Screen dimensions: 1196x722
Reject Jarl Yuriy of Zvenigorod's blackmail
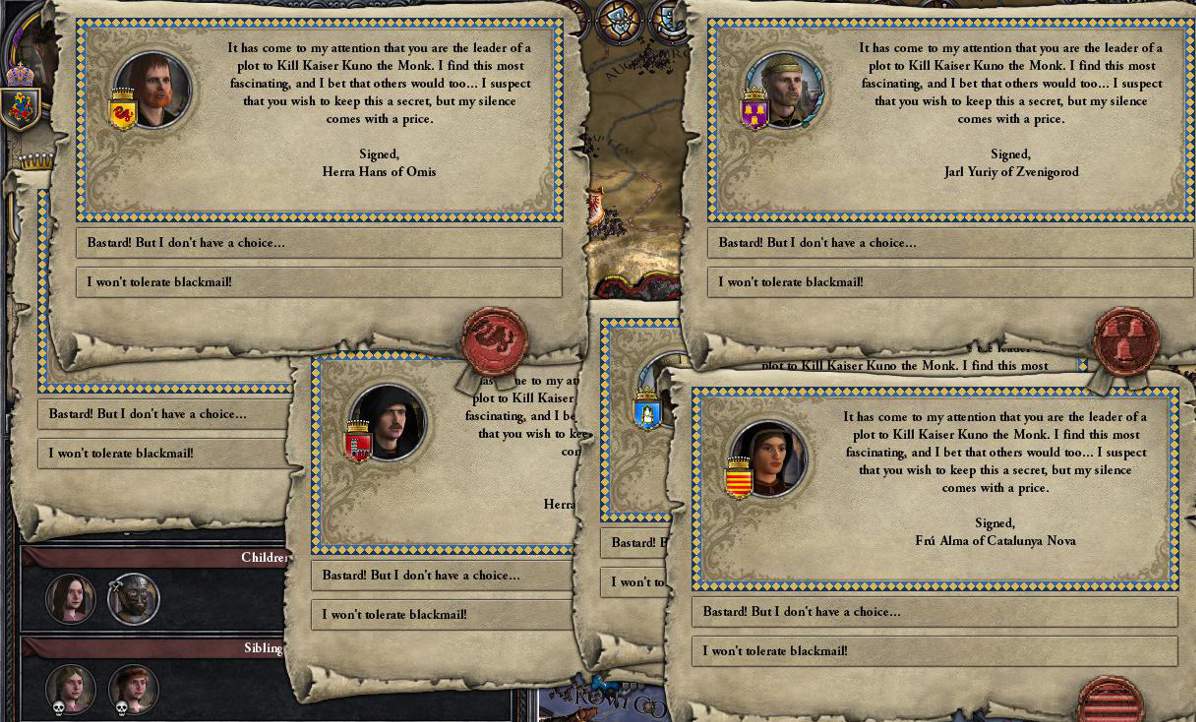point(949,282)
